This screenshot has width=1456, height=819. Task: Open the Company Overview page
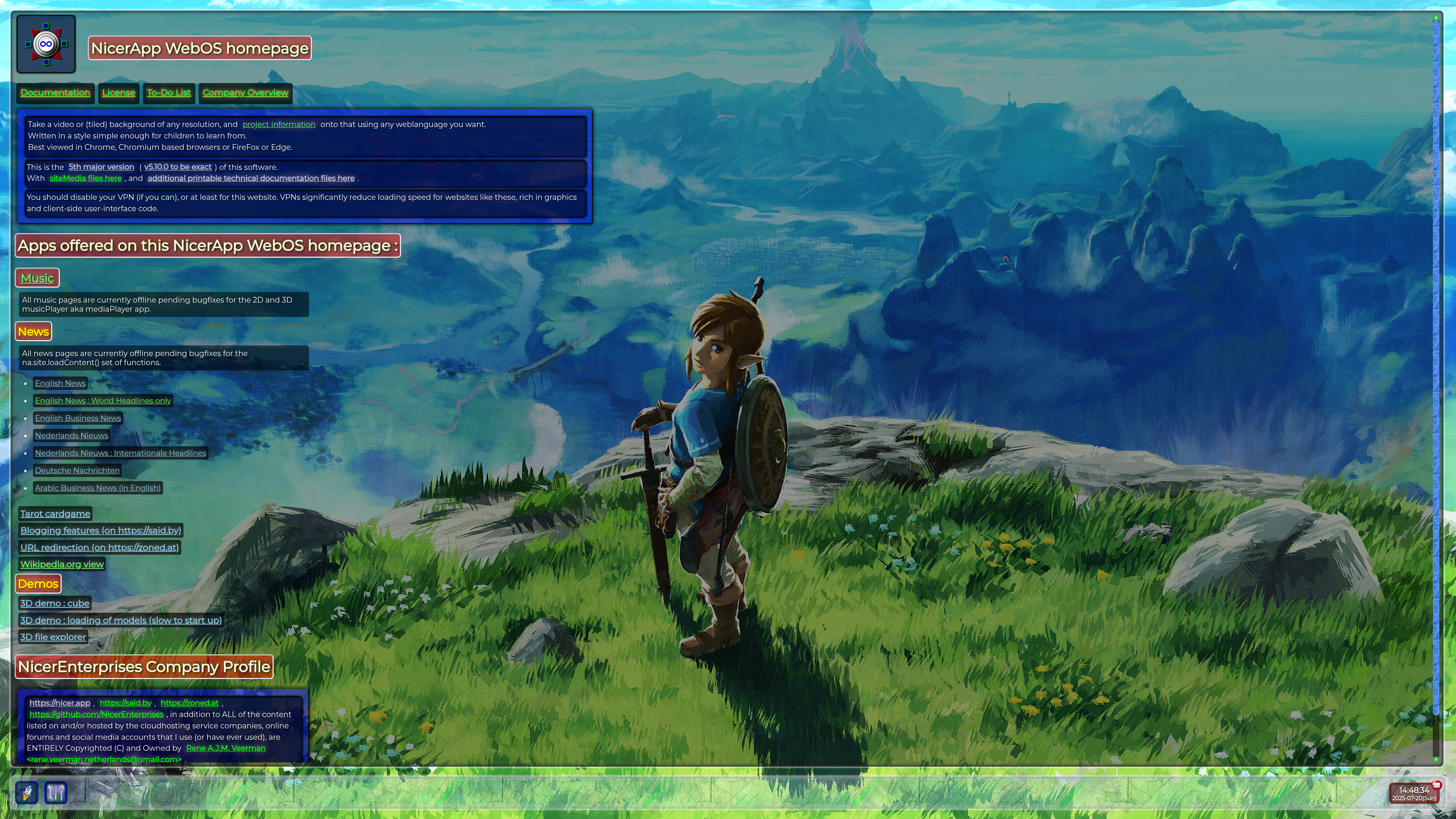[x=245, y=93]
